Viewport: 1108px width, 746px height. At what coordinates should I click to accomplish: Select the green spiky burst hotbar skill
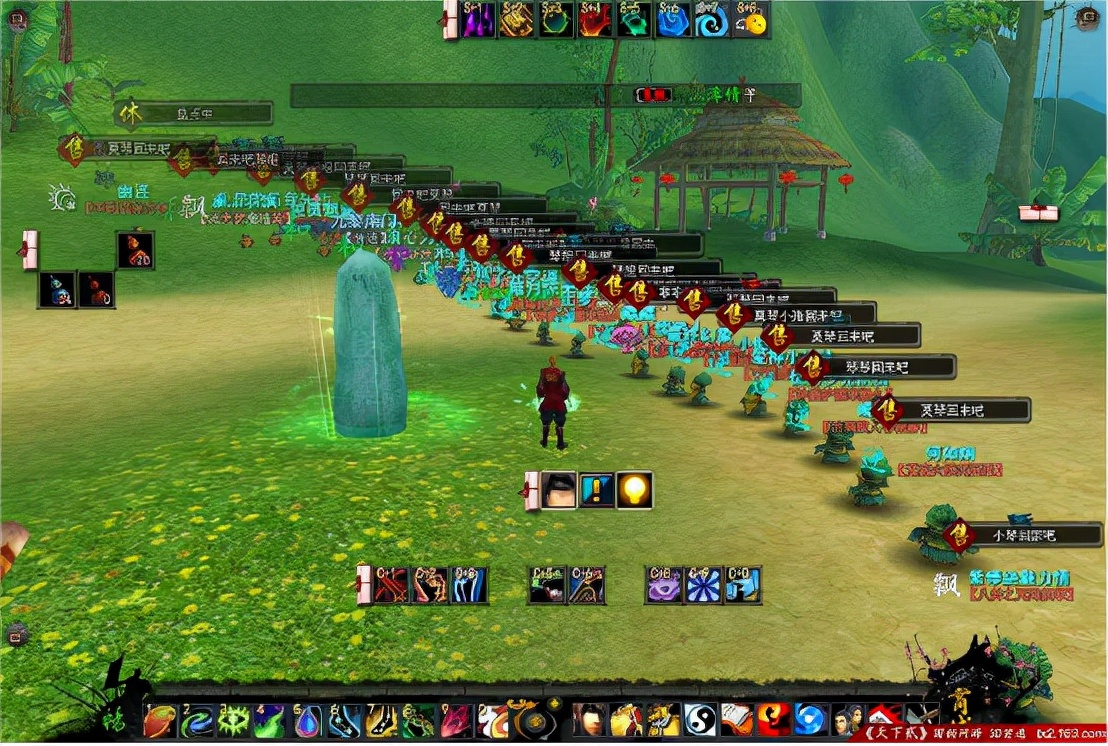[234, 720]
